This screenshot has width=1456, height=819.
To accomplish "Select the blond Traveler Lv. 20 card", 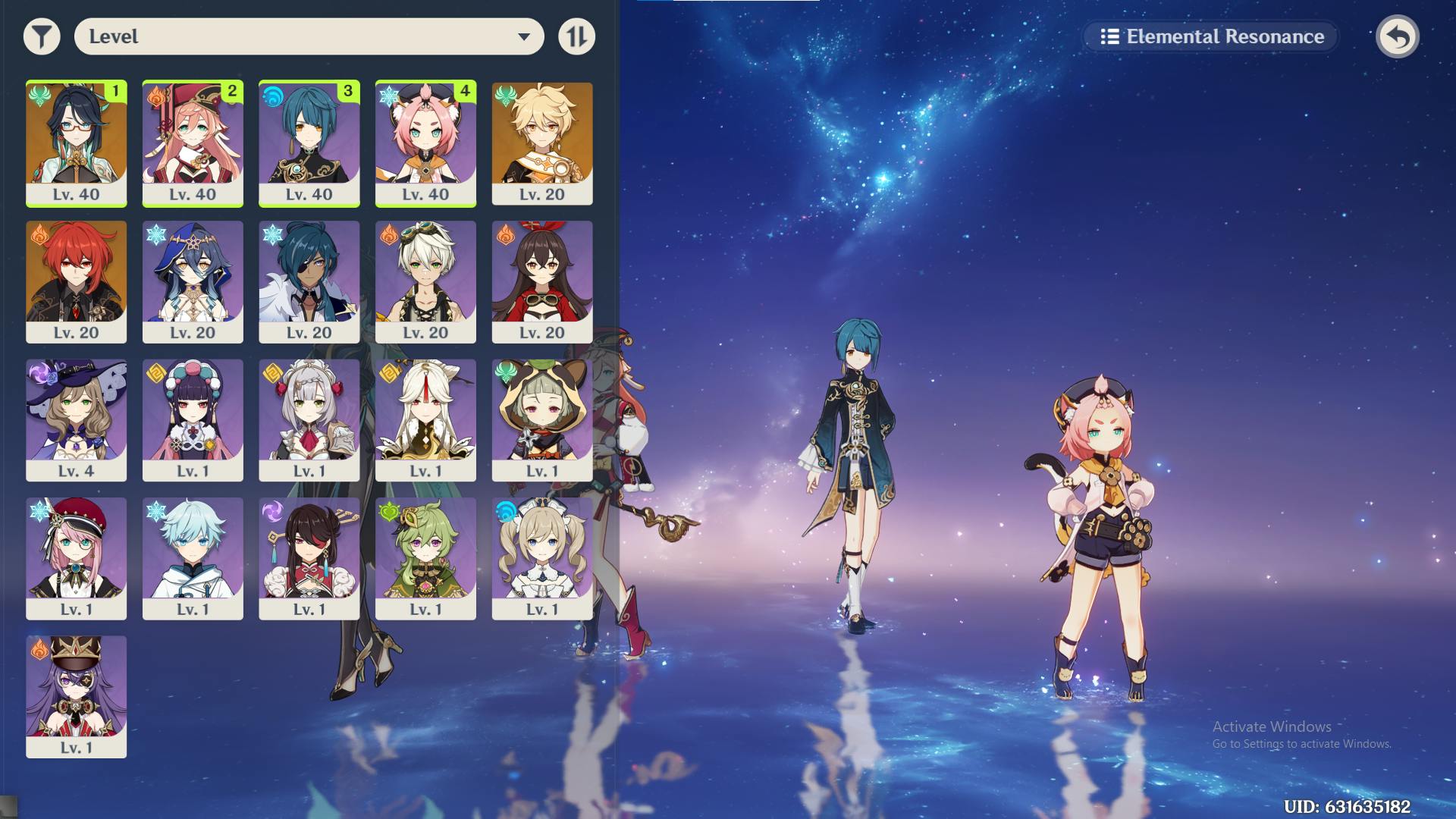I will tap(542, 143).
